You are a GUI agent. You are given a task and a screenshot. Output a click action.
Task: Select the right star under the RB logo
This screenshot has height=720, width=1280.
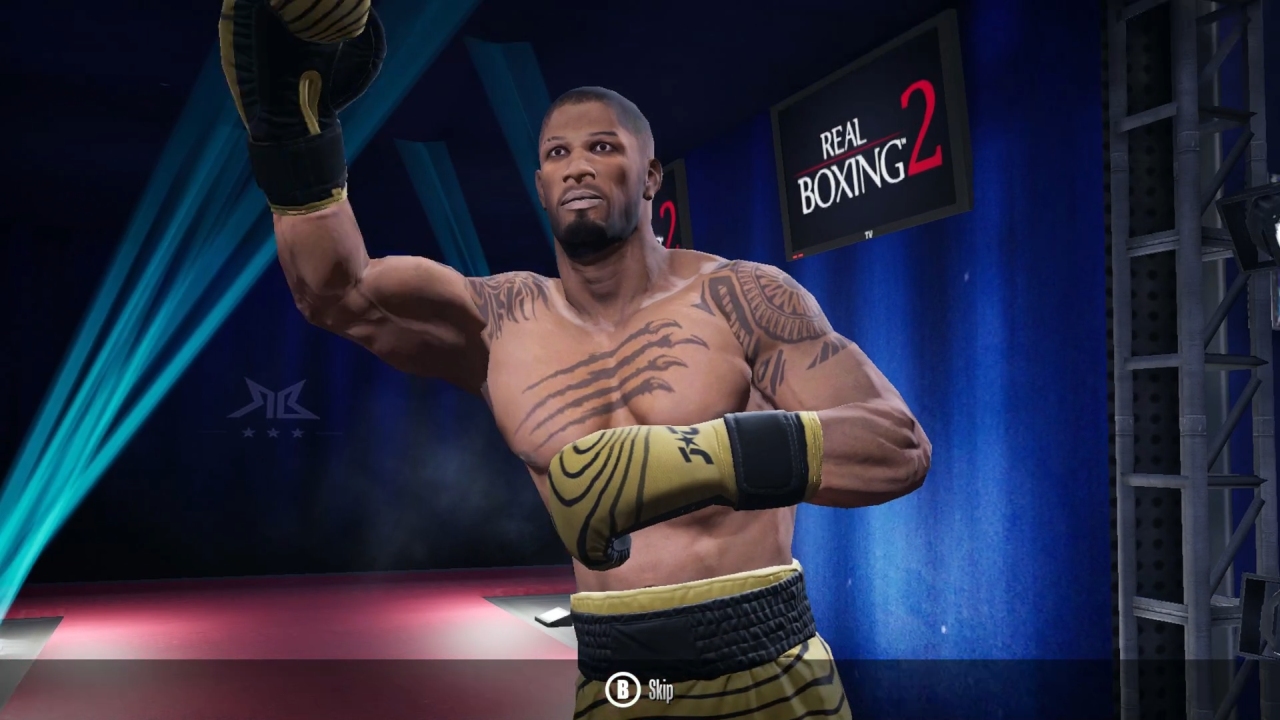298,434
